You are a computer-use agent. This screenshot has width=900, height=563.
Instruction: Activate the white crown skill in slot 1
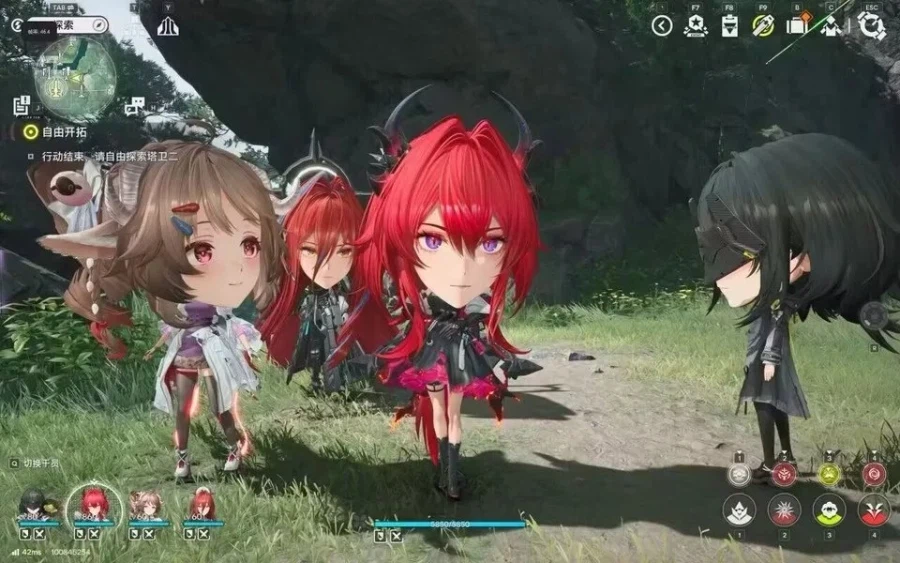point(739,510)
